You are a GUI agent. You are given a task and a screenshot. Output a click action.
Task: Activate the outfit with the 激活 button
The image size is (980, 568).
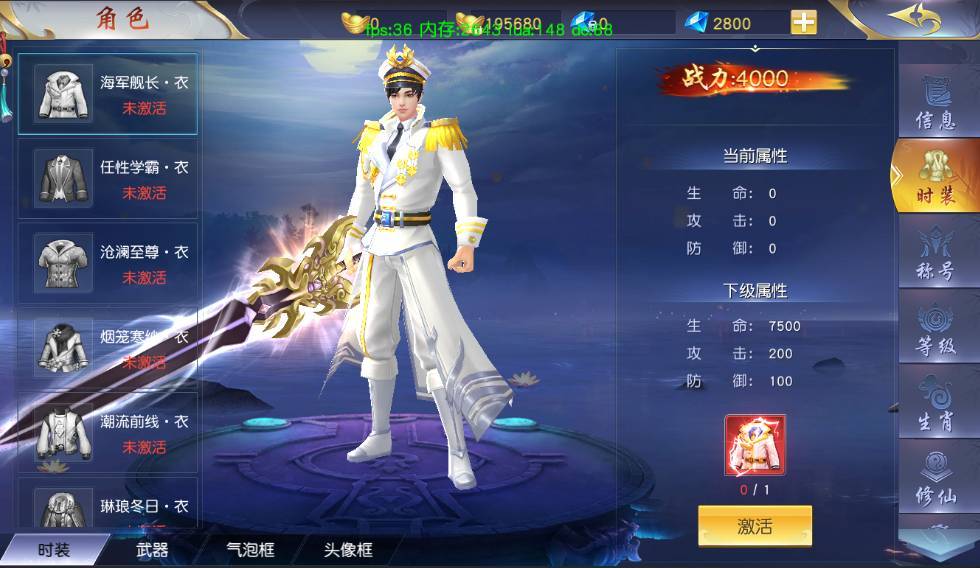(754, 526)
